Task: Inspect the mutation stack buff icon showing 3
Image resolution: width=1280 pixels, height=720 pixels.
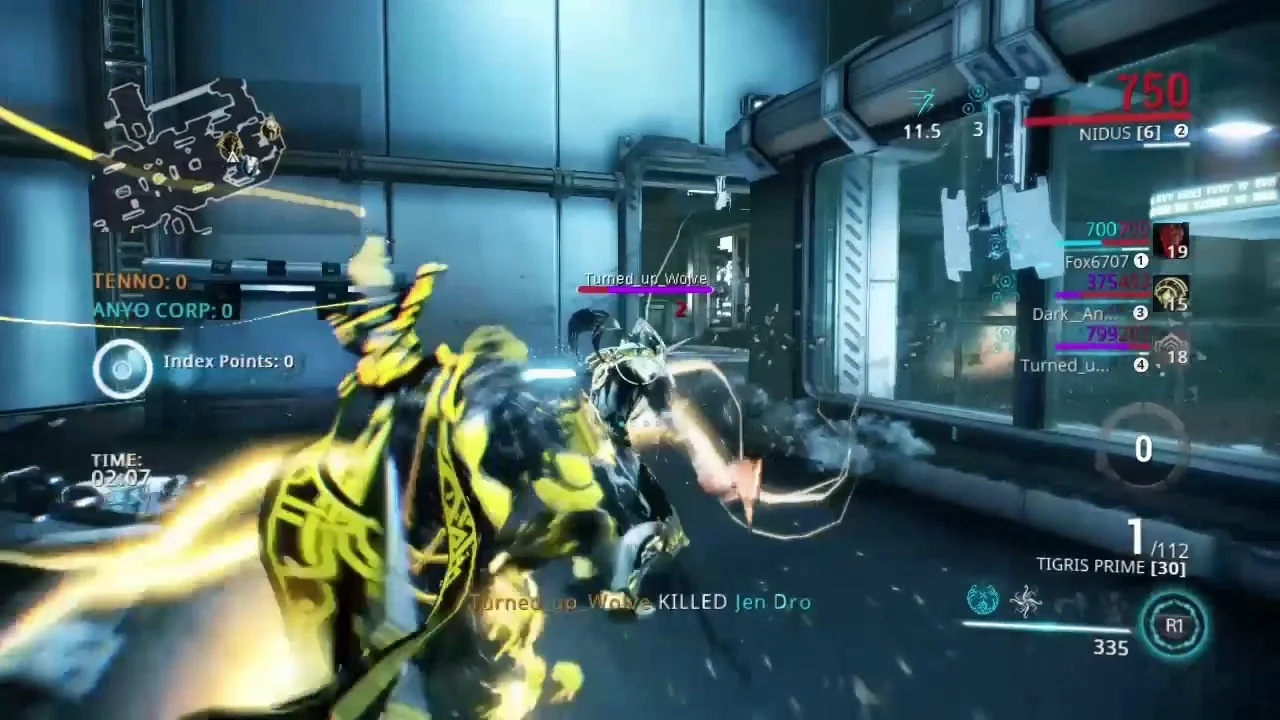Action: (x=977, y=100)
